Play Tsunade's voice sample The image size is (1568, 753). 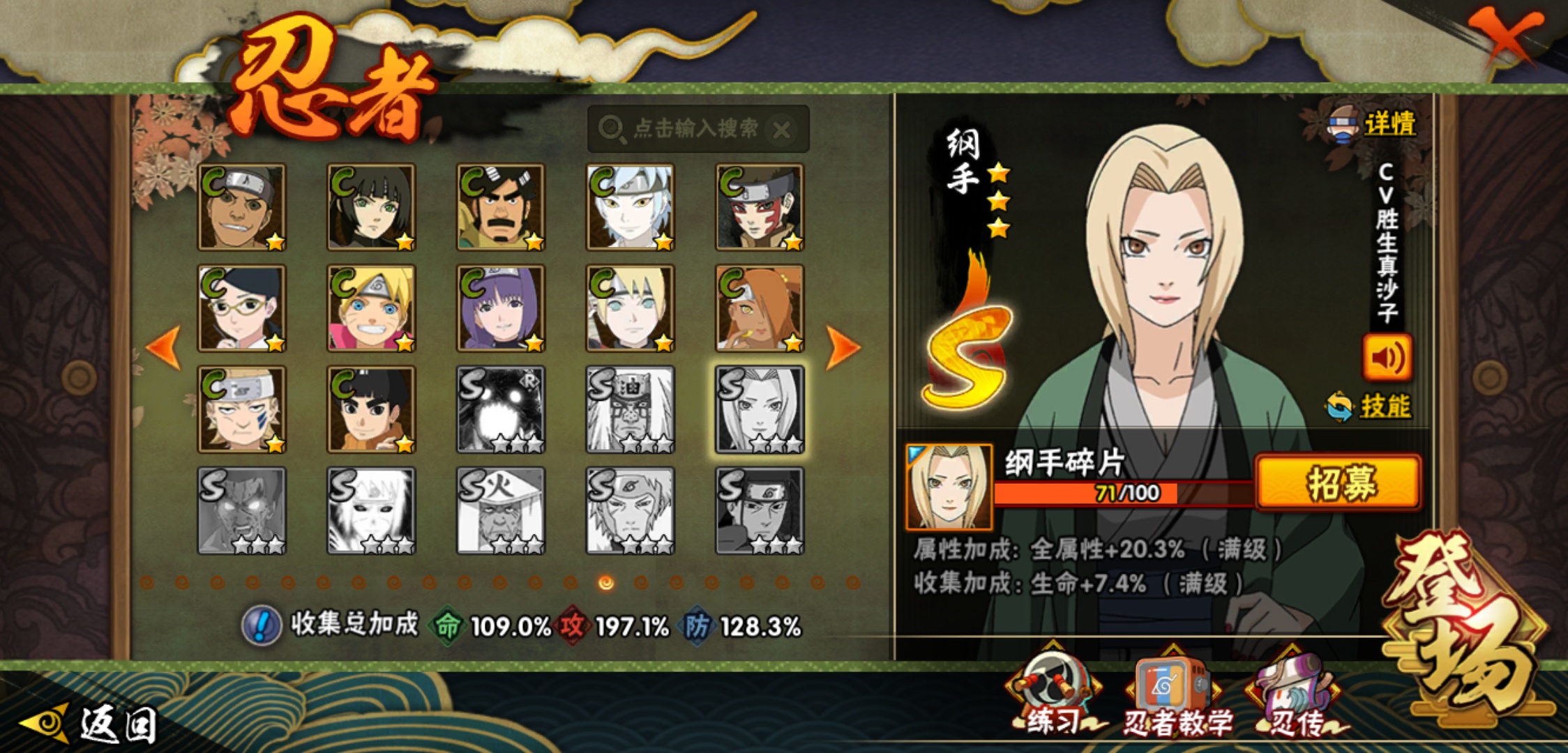[x=1387, y=358]
